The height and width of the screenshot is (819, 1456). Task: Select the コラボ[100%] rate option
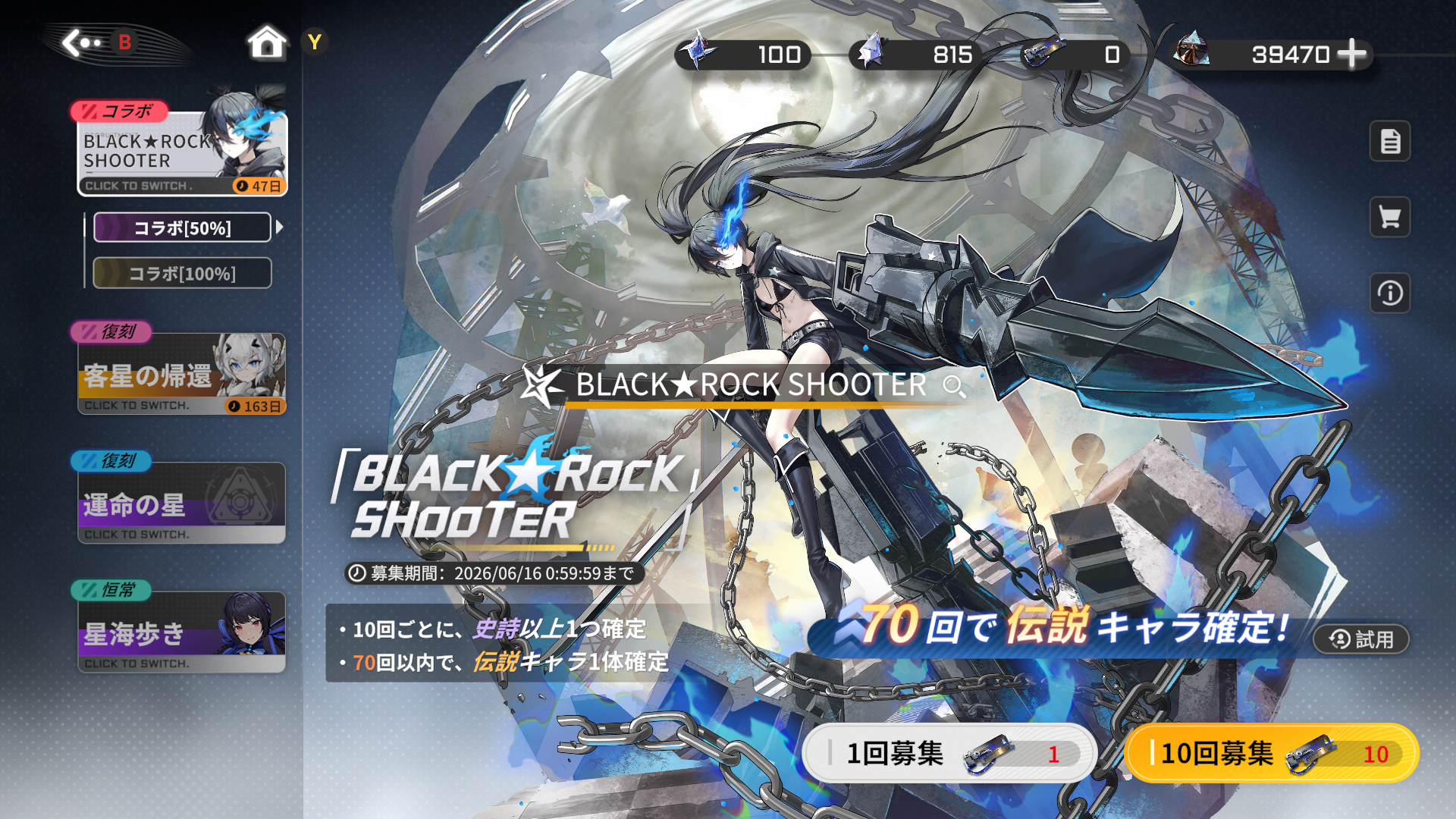[x=182, y=273]
